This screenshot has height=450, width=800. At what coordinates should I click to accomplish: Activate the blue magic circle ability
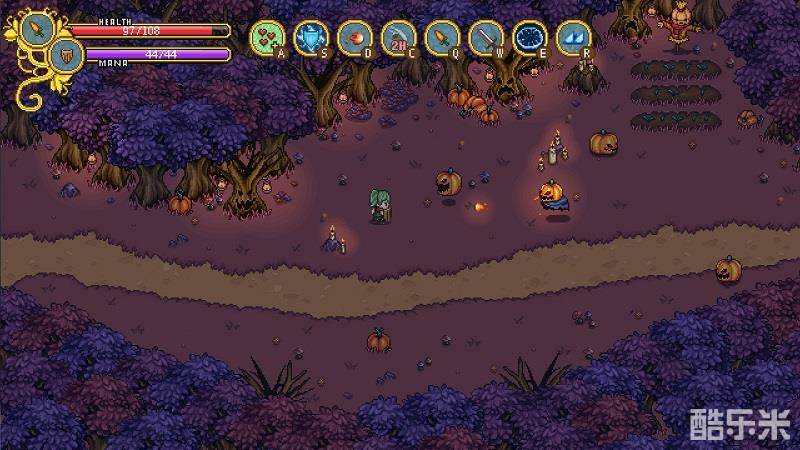point(528,37)
